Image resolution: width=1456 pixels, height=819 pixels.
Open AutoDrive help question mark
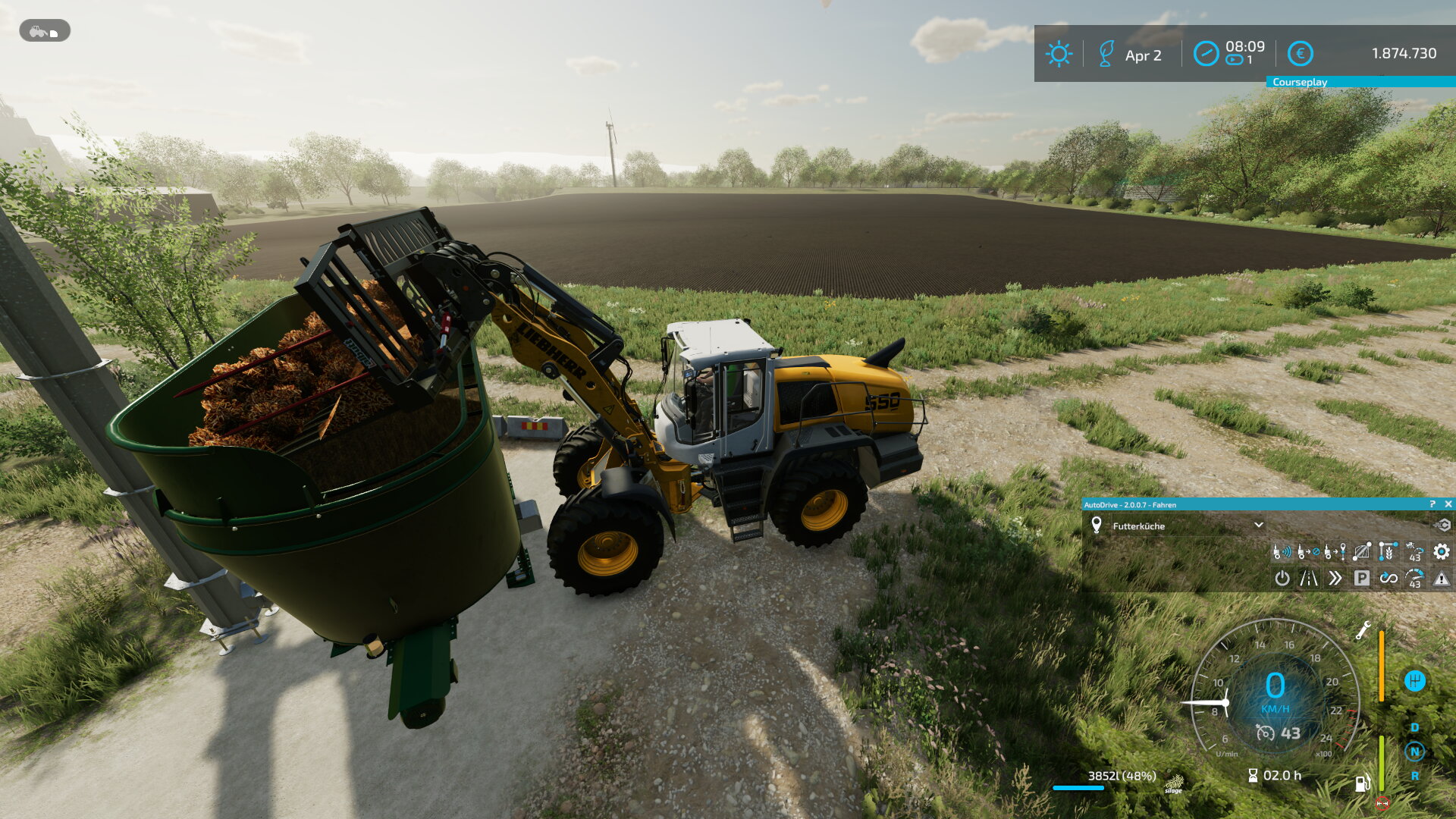click(1432, 504)
